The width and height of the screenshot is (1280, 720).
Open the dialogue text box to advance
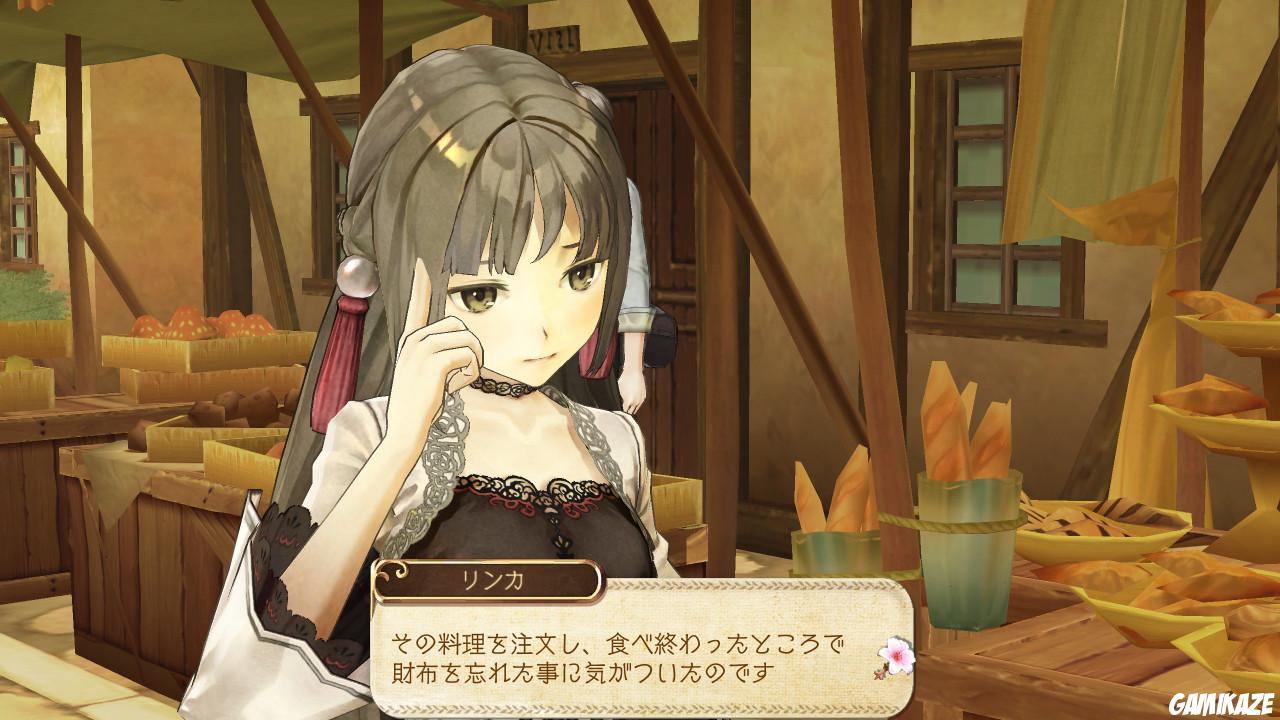point(640,655)
